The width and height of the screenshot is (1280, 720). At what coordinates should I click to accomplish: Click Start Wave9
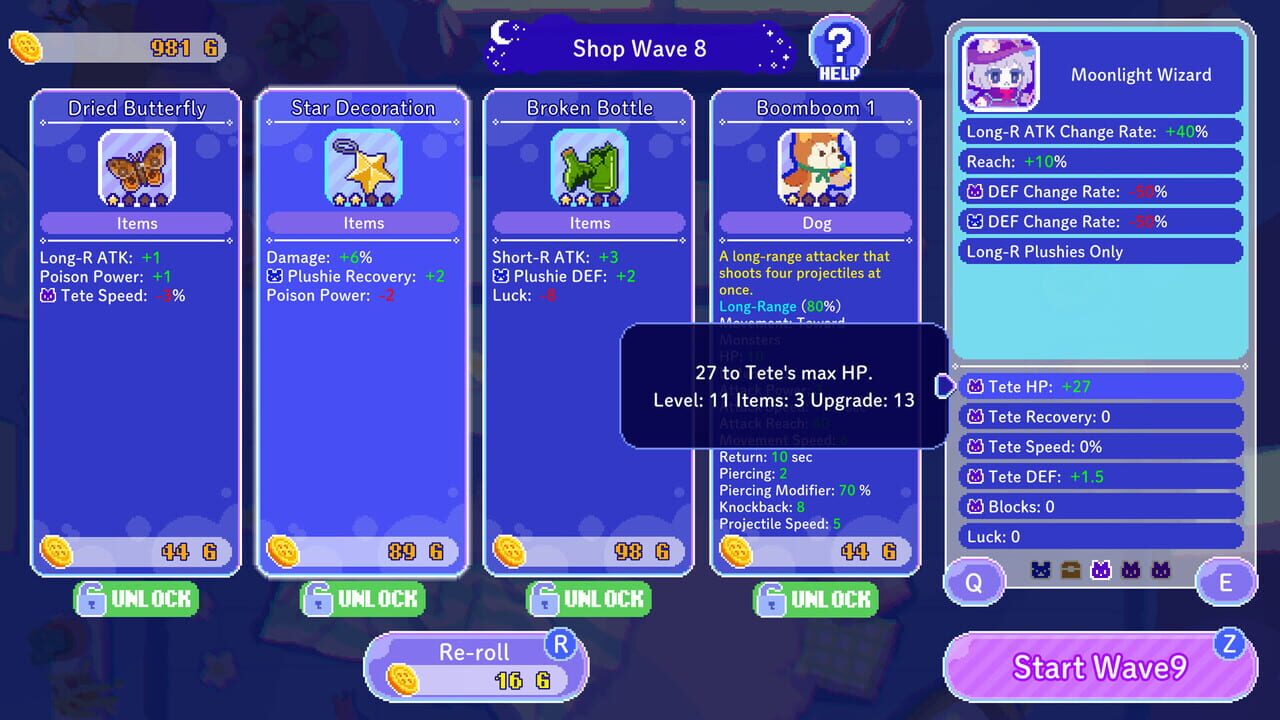[x=1098, y=667]
